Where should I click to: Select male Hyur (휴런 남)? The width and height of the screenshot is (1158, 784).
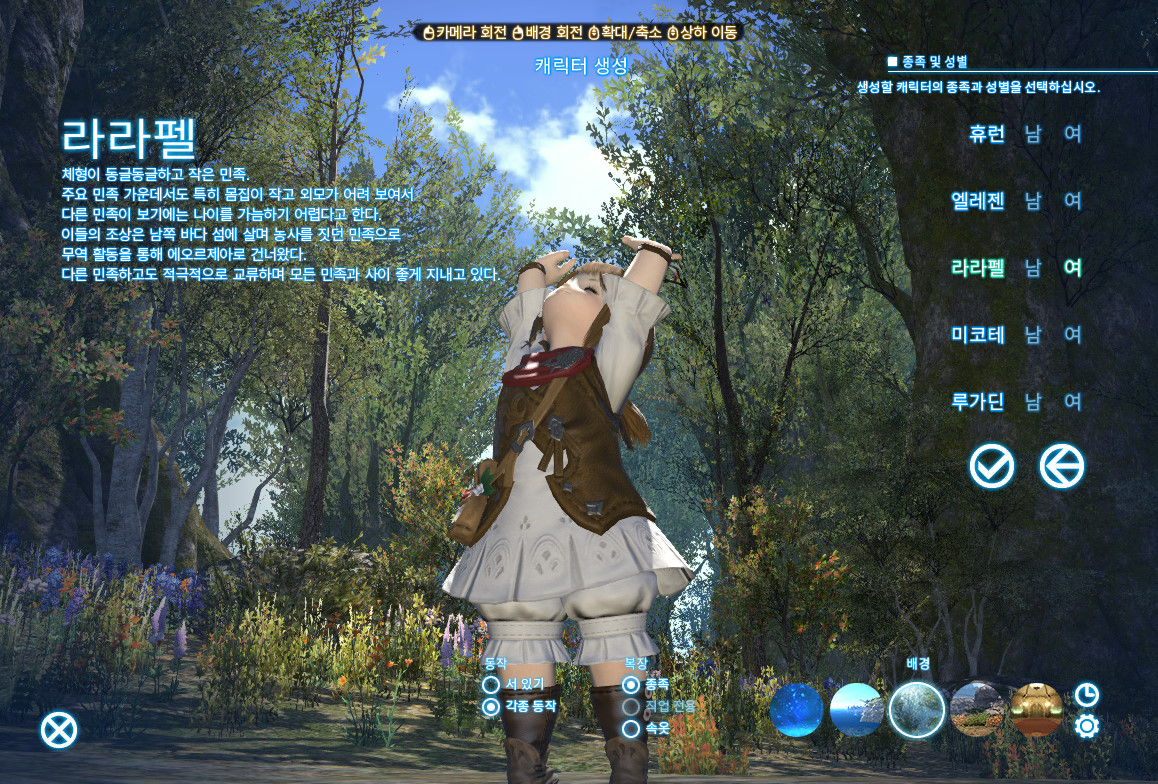[1033, 134]
